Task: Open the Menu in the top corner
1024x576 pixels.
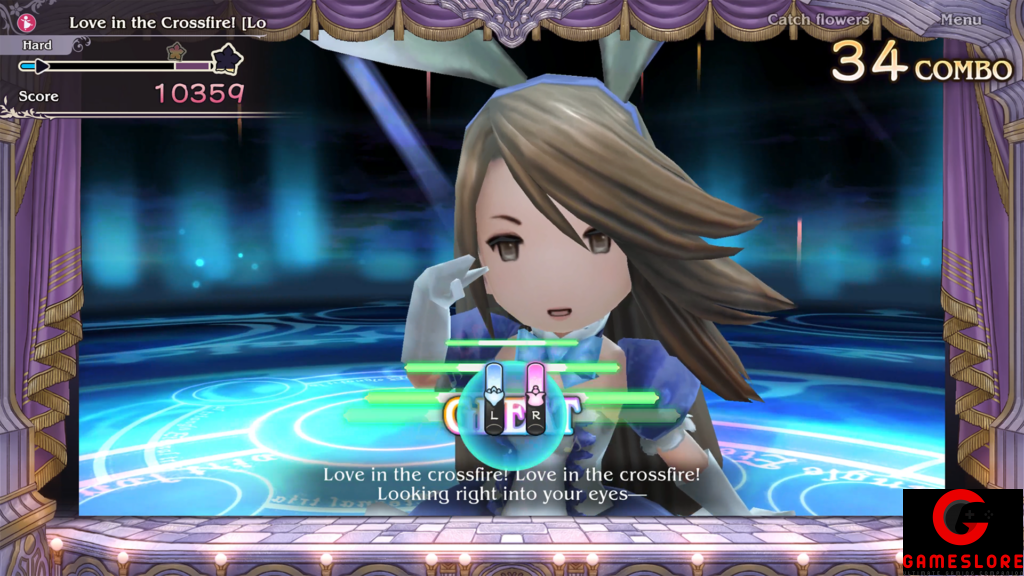Action: pyautogui.click(x=960, y=20)
